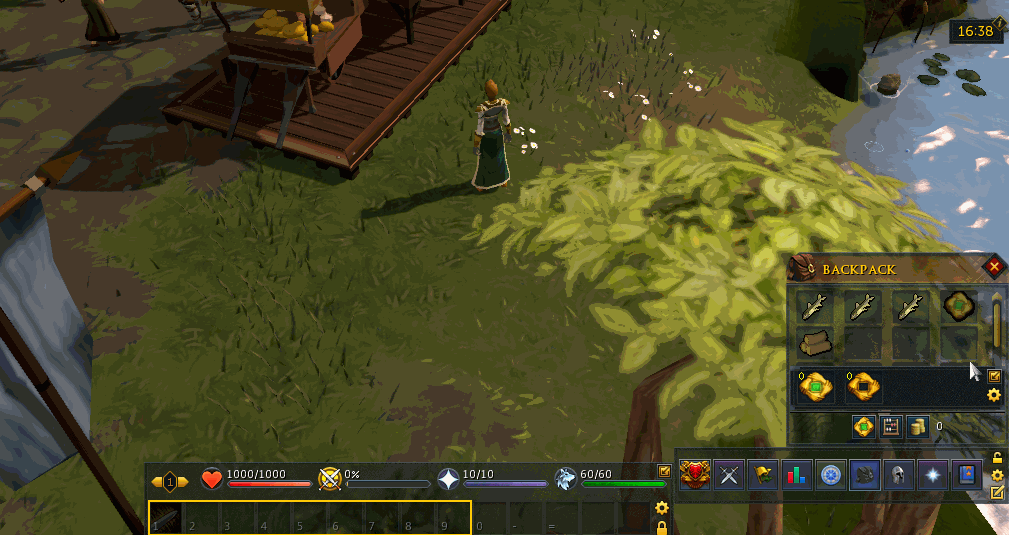Viewport: 1009px width, 535px height.
Task: Open the crossed swords combat tab
Action: point(730,475)
